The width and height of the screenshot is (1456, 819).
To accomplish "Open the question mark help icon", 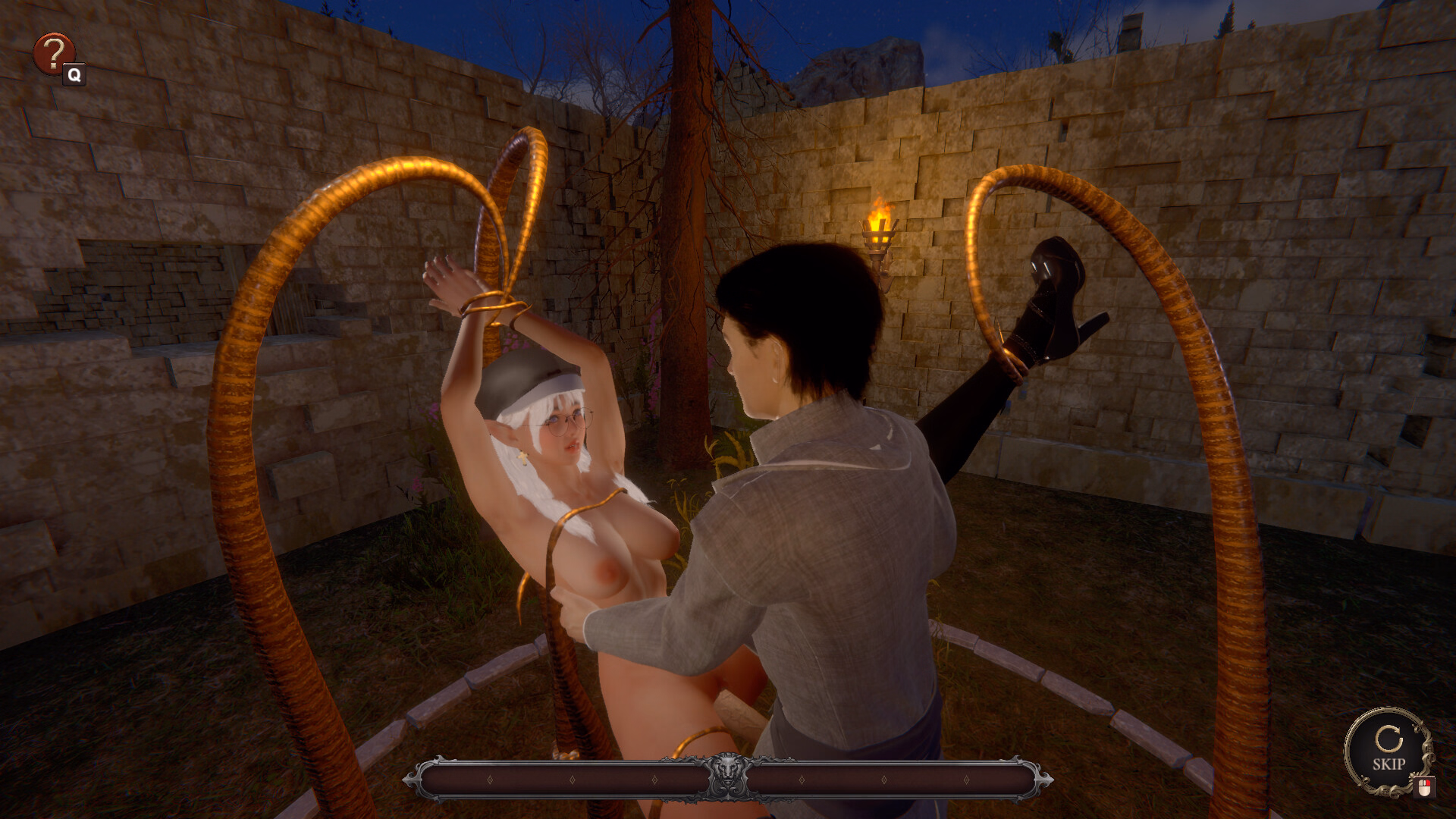I will click(53, 53).
